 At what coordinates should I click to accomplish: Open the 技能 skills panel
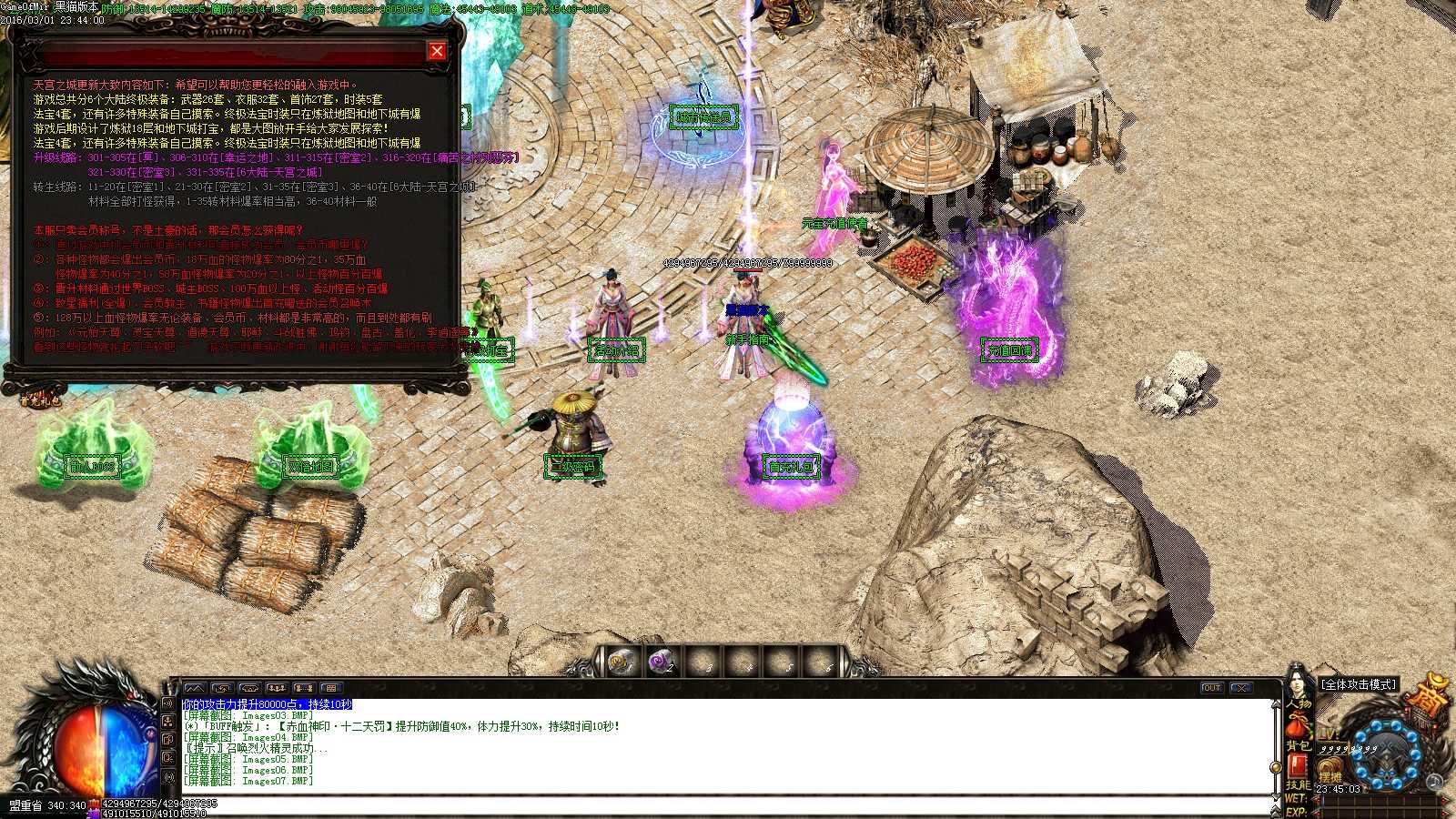pyautogui.click(x=1298, y=784)
